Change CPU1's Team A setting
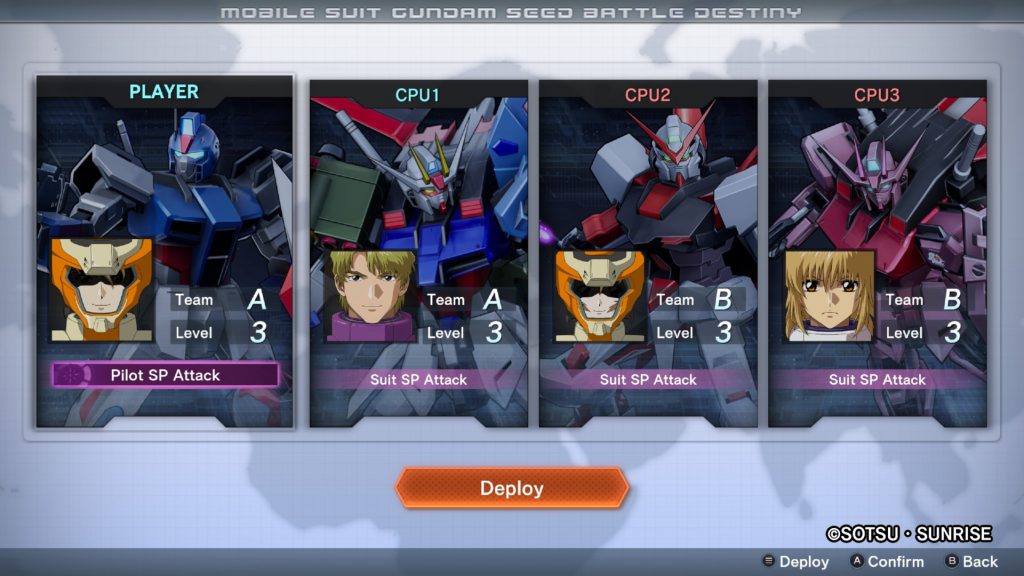The height and width of the screenshot is (576, 1024). click(470, 299)
